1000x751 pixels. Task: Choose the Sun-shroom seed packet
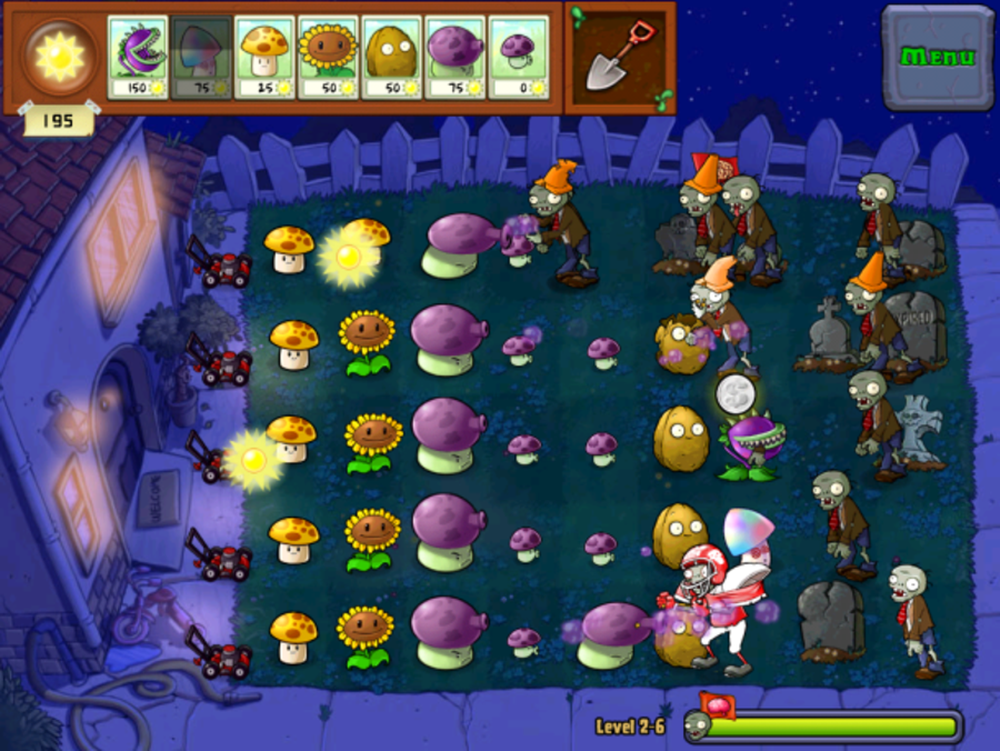(264, 57)
